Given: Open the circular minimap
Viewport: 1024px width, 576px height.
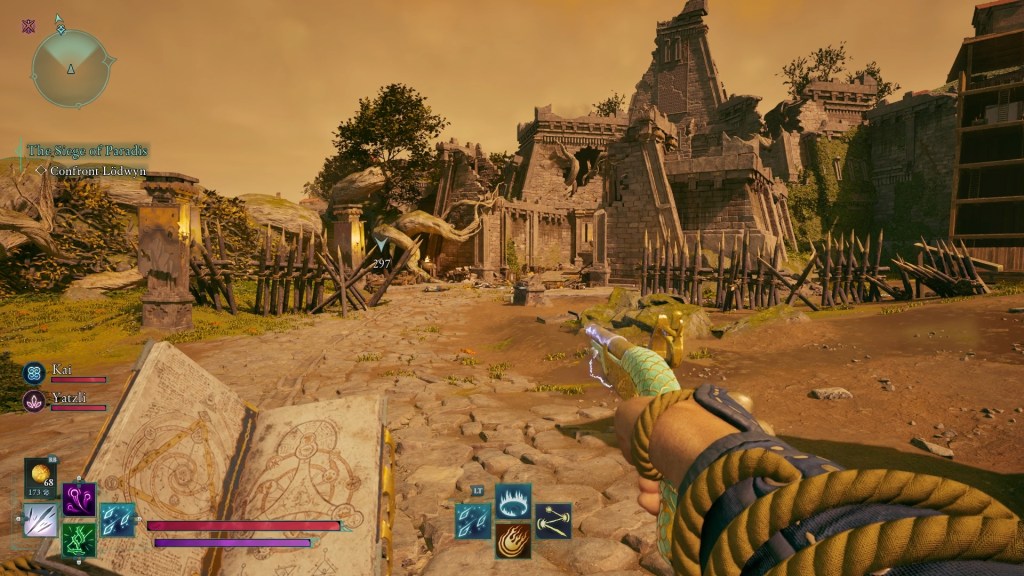Looking at the screenshot, I should tap(71, 68).
